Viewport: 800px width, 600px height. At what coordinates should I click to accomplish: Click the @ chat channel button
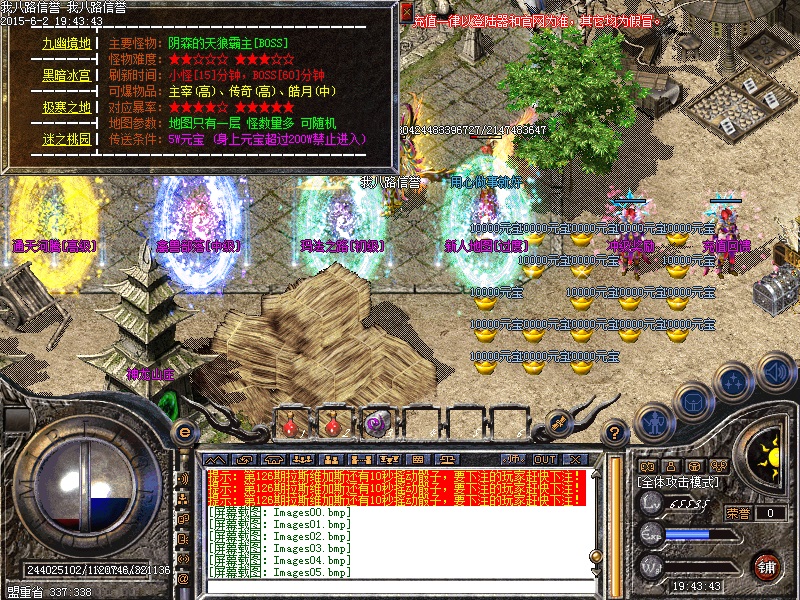point(183,578)
